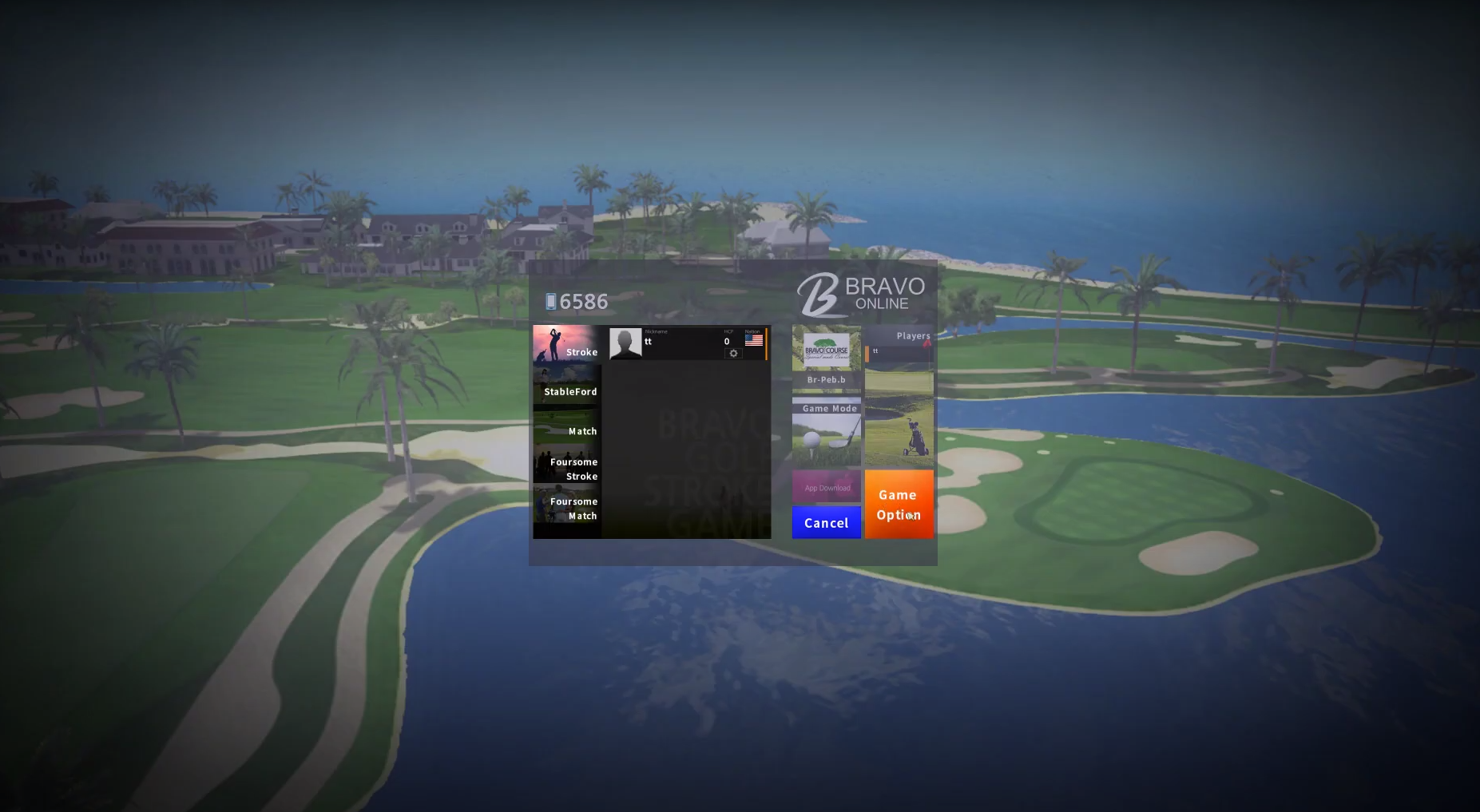Click the phone icon next to code 6586
Viewport: 1480px width, 812px height.
tap(550, 301)
